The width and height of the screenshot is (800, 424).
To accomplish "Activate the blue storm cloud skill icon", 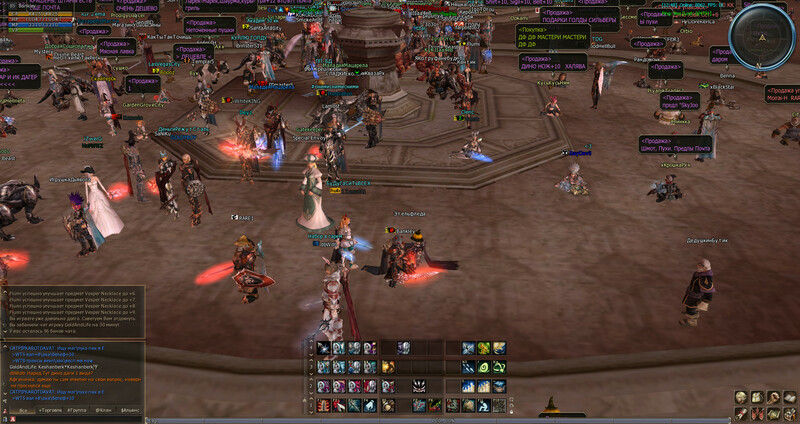I will point(499,386).
